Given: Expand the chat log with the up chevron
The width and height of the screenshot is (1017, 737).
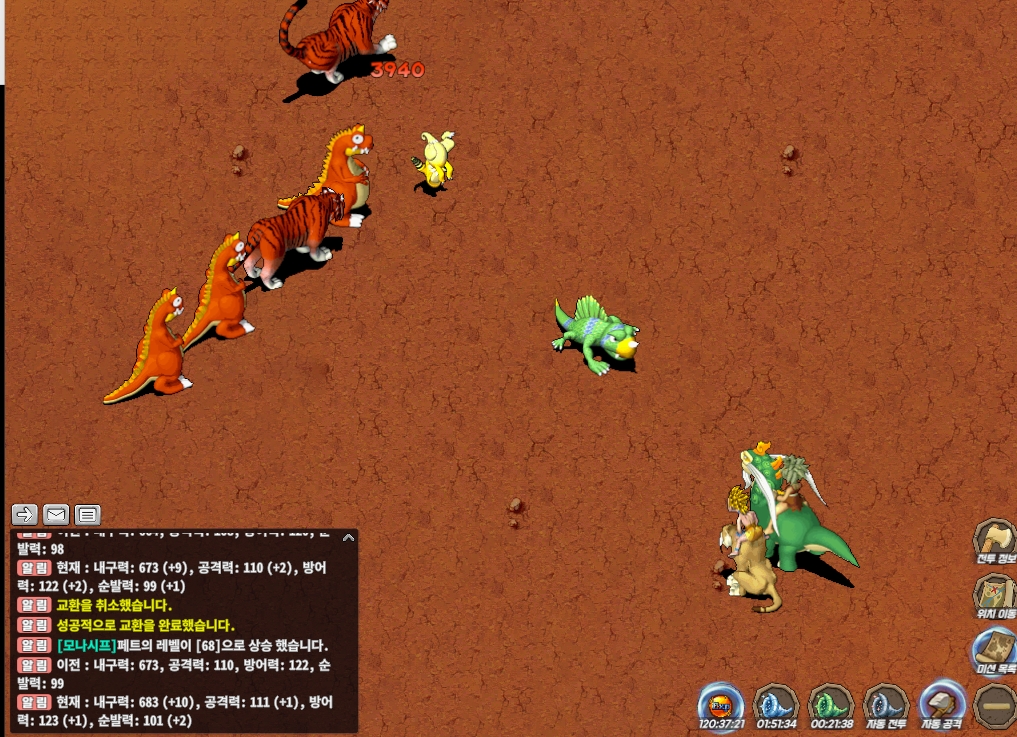Looking at the screenshot, I should pos(348,537).
